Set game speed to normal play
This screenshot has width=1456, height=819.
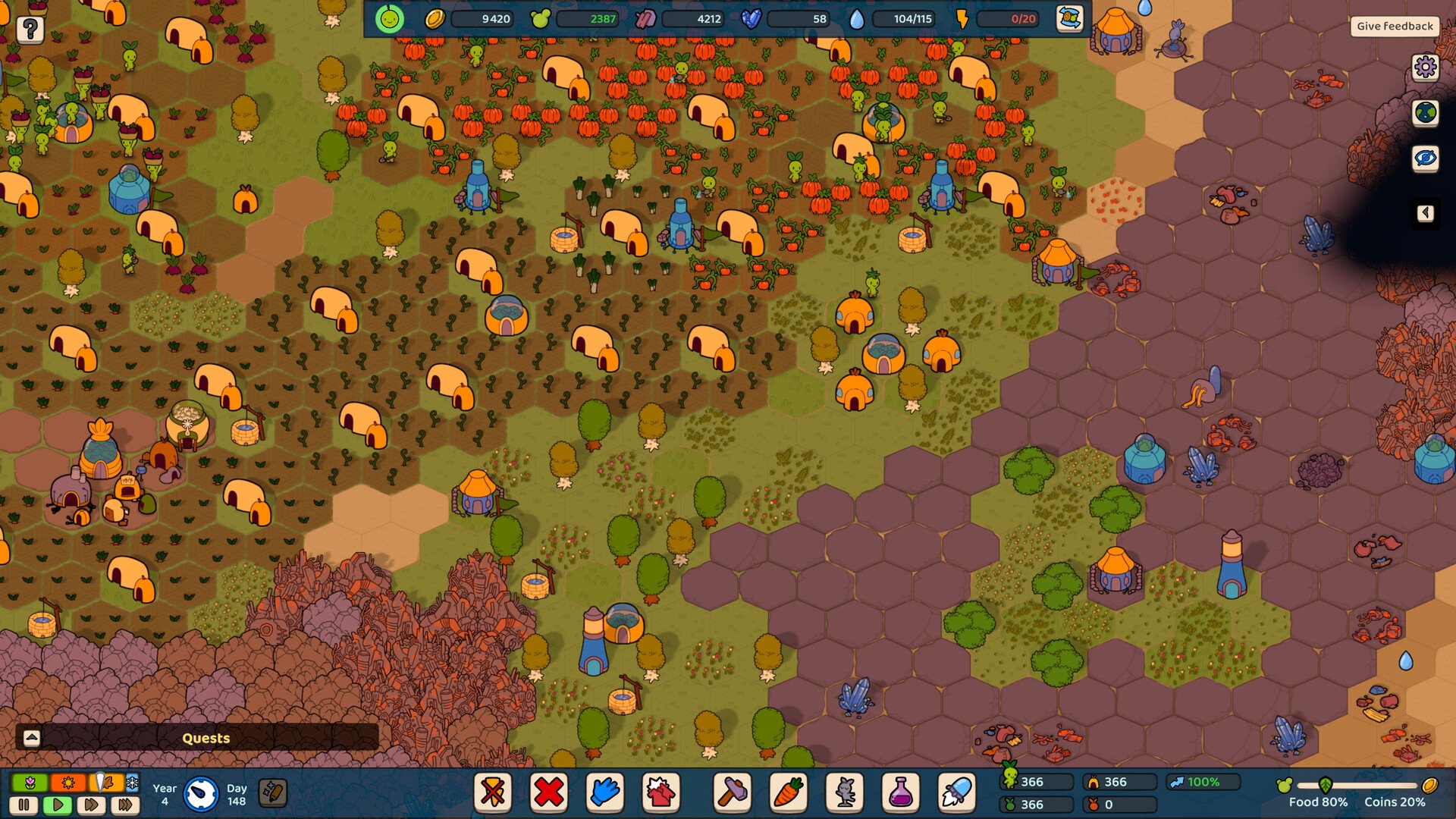point(58,805)
